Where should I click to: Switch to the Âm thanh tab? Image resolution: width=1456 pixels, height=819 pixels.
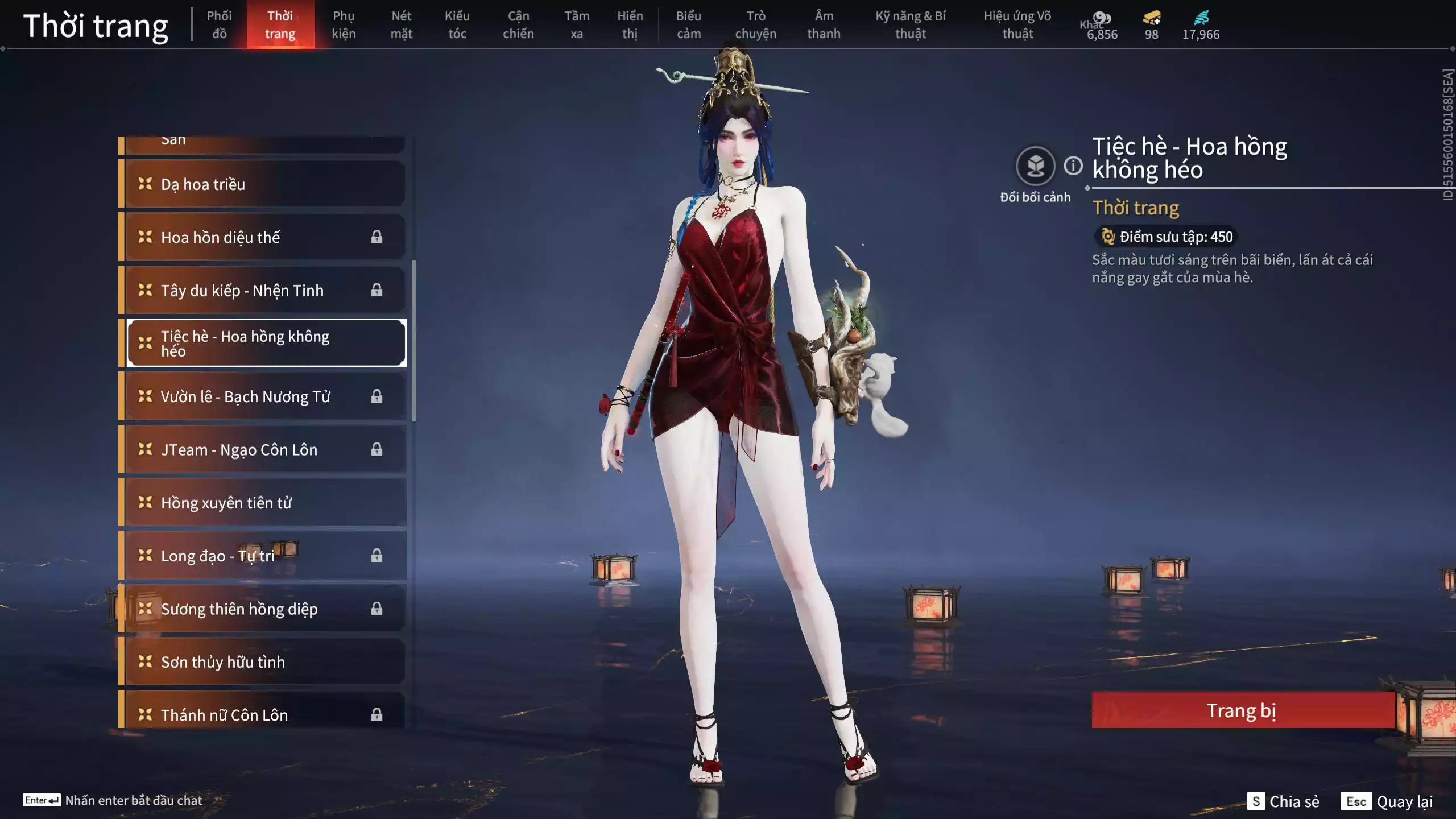824,25
